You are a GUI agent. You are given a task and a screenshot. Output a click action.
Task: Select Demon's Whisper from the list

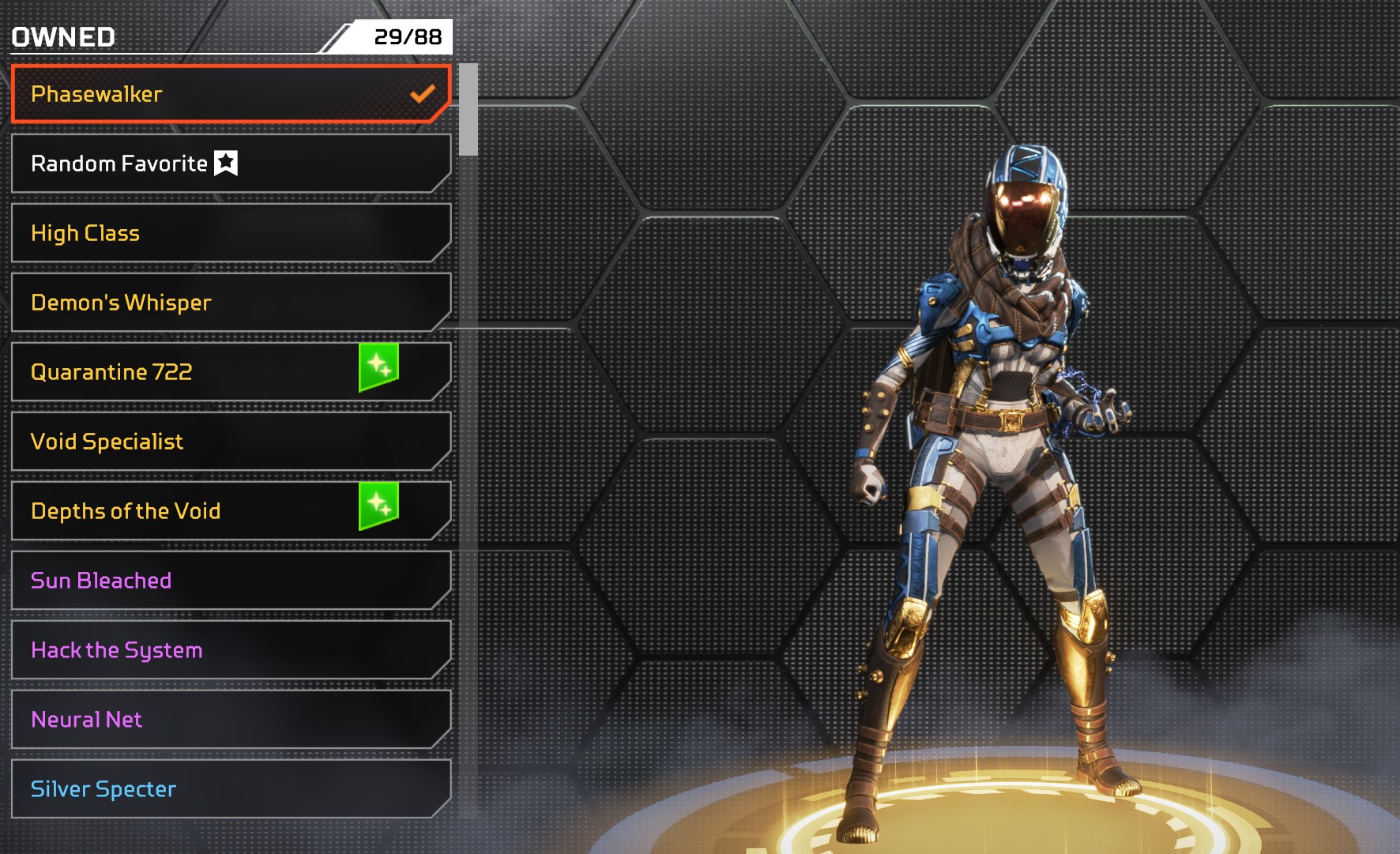coord(229,303)
